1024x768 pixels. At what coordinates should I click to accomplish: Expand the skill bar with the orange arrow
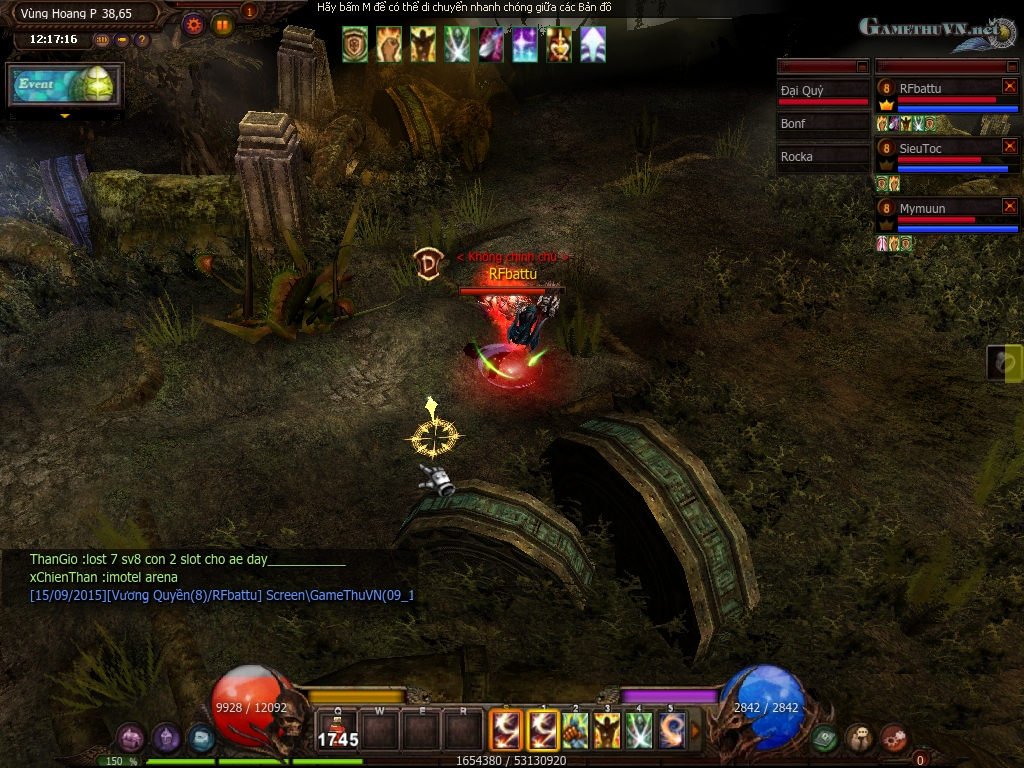click(x=696, y=730)
